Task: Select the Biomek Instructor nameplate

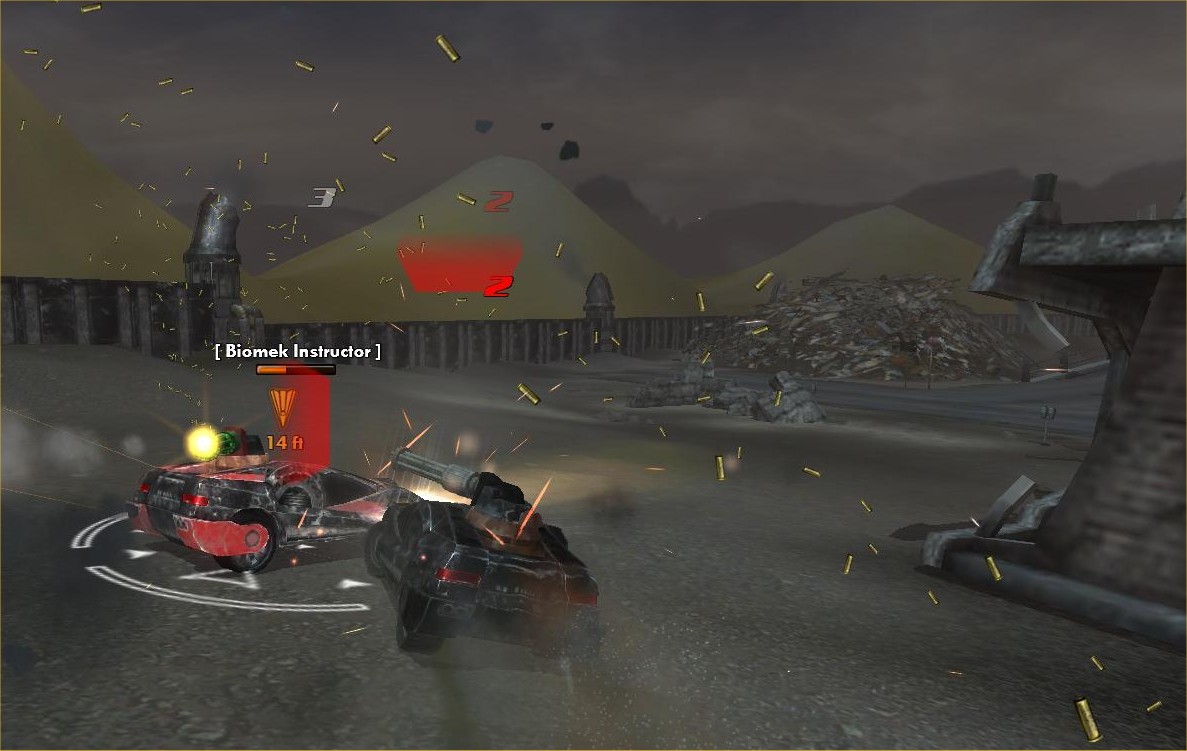Action: [298, 351]
